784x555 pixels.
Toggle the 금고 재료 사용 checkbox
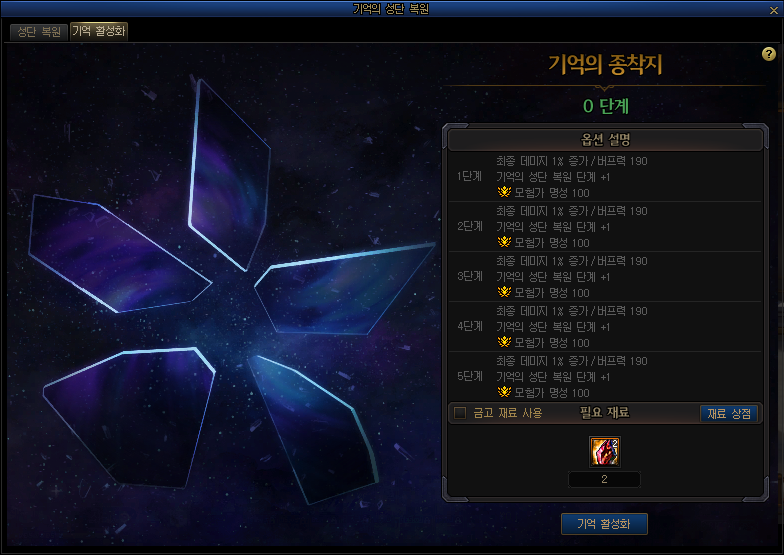coord(460,413)
